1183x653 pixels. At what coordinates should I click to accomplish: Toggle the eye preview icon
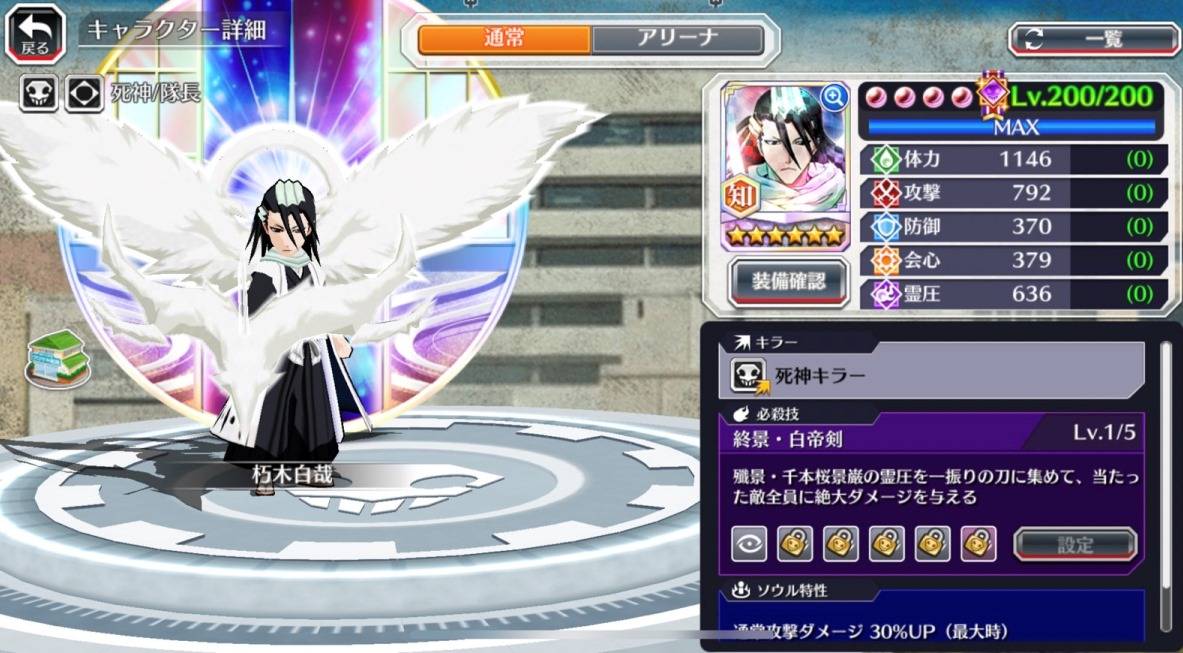pyautogui.click(x=749, y=544)
